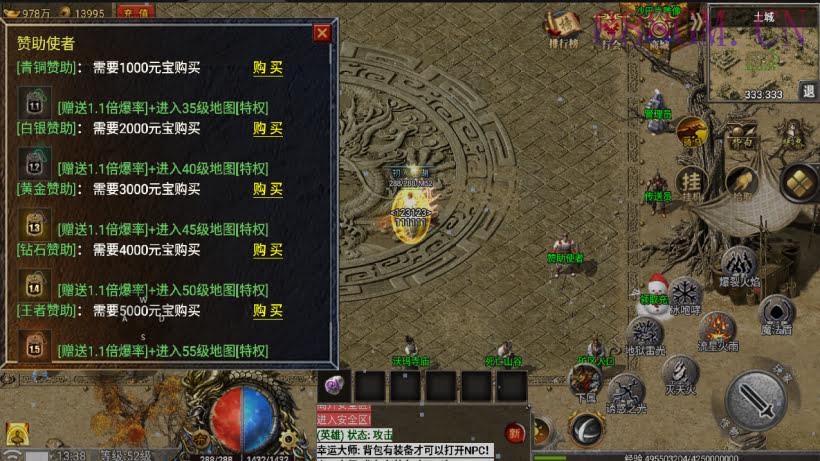Buy the 青铜赞助 bronze sponsorship
The image size is (820, 461).
pos(267,68)
